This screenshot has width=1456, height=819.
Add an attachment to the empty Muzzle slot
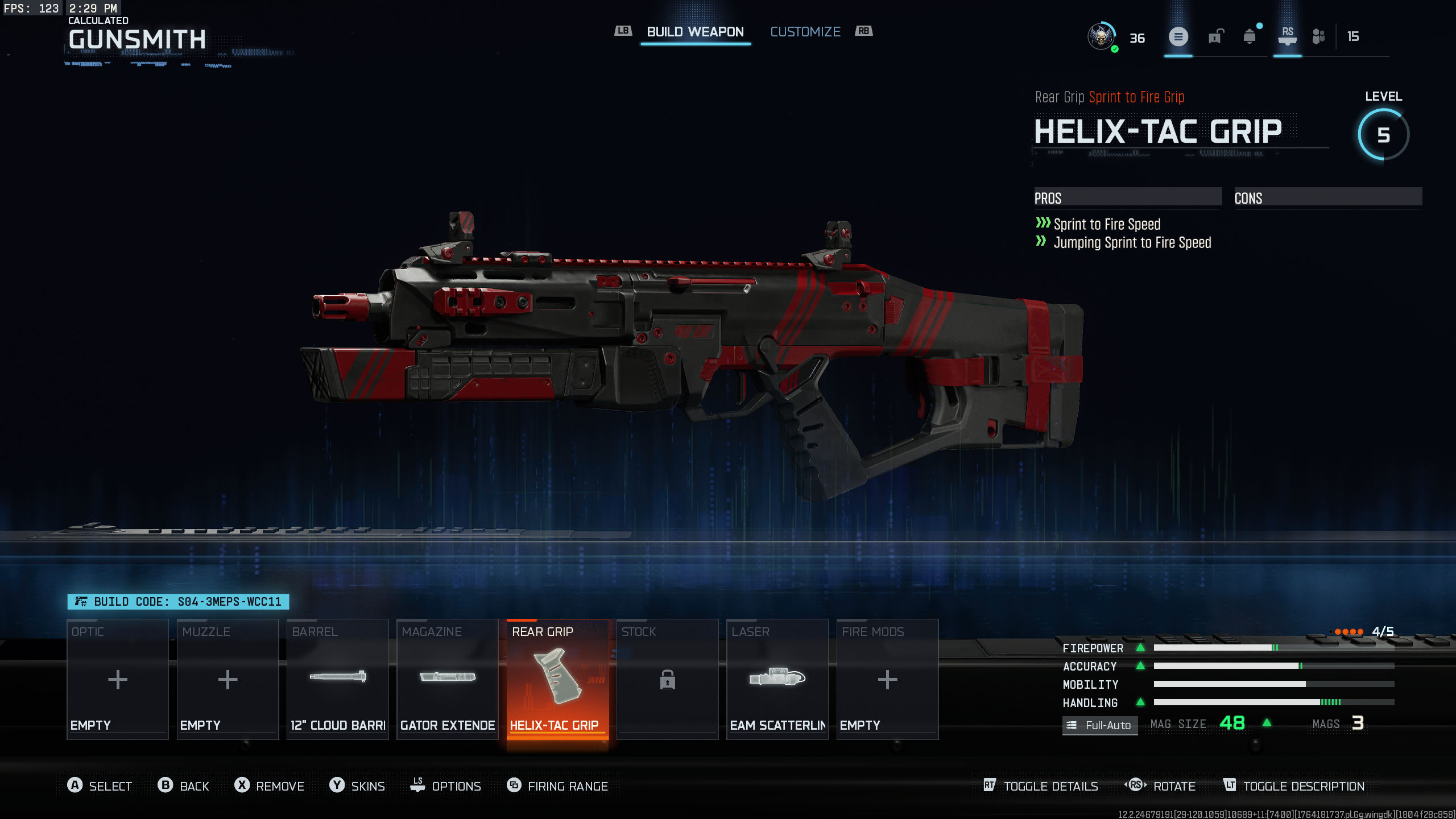tap(227, 680)
